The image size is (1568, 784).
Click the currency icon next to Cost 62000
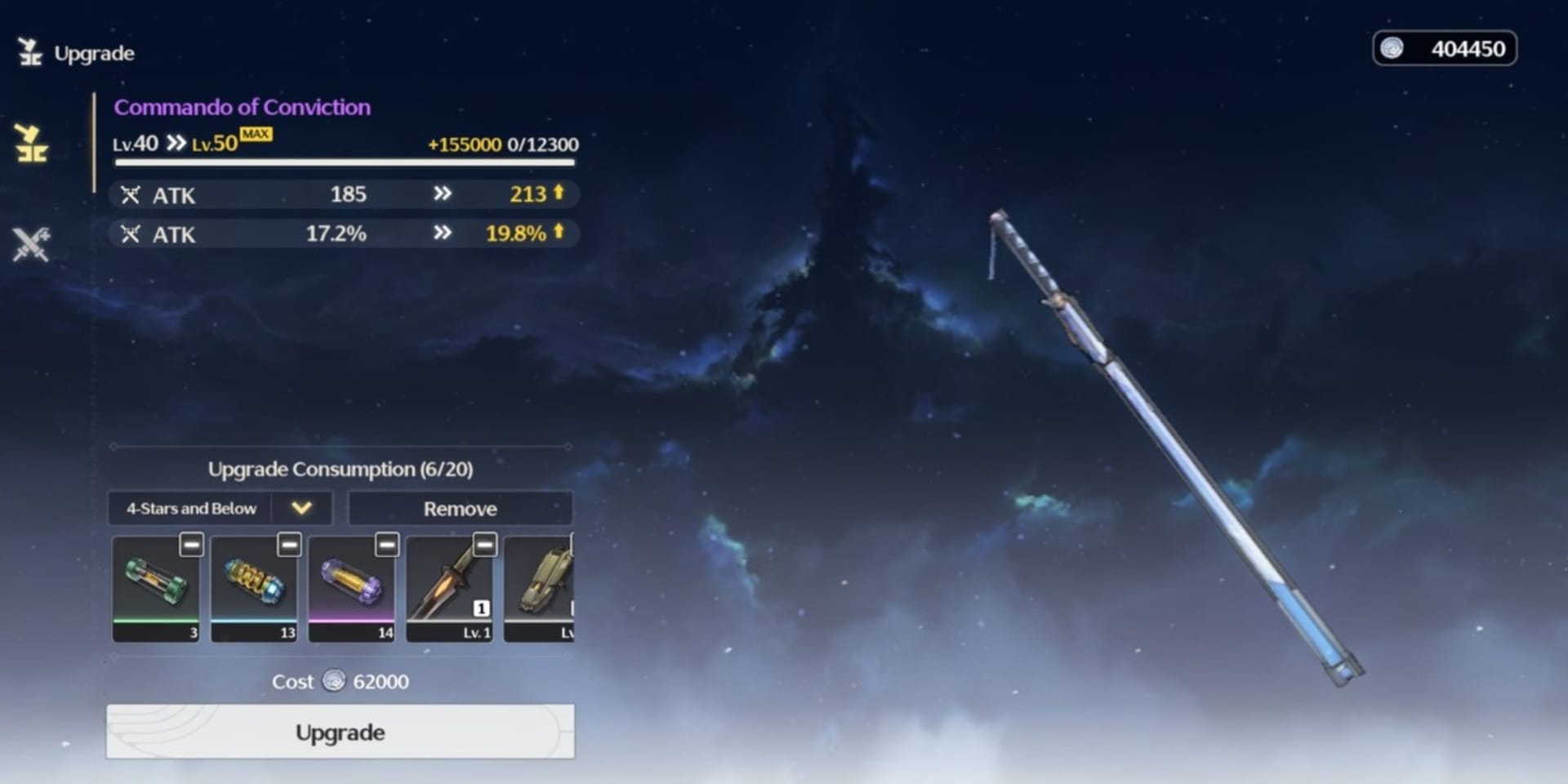(x=335, y=681)
